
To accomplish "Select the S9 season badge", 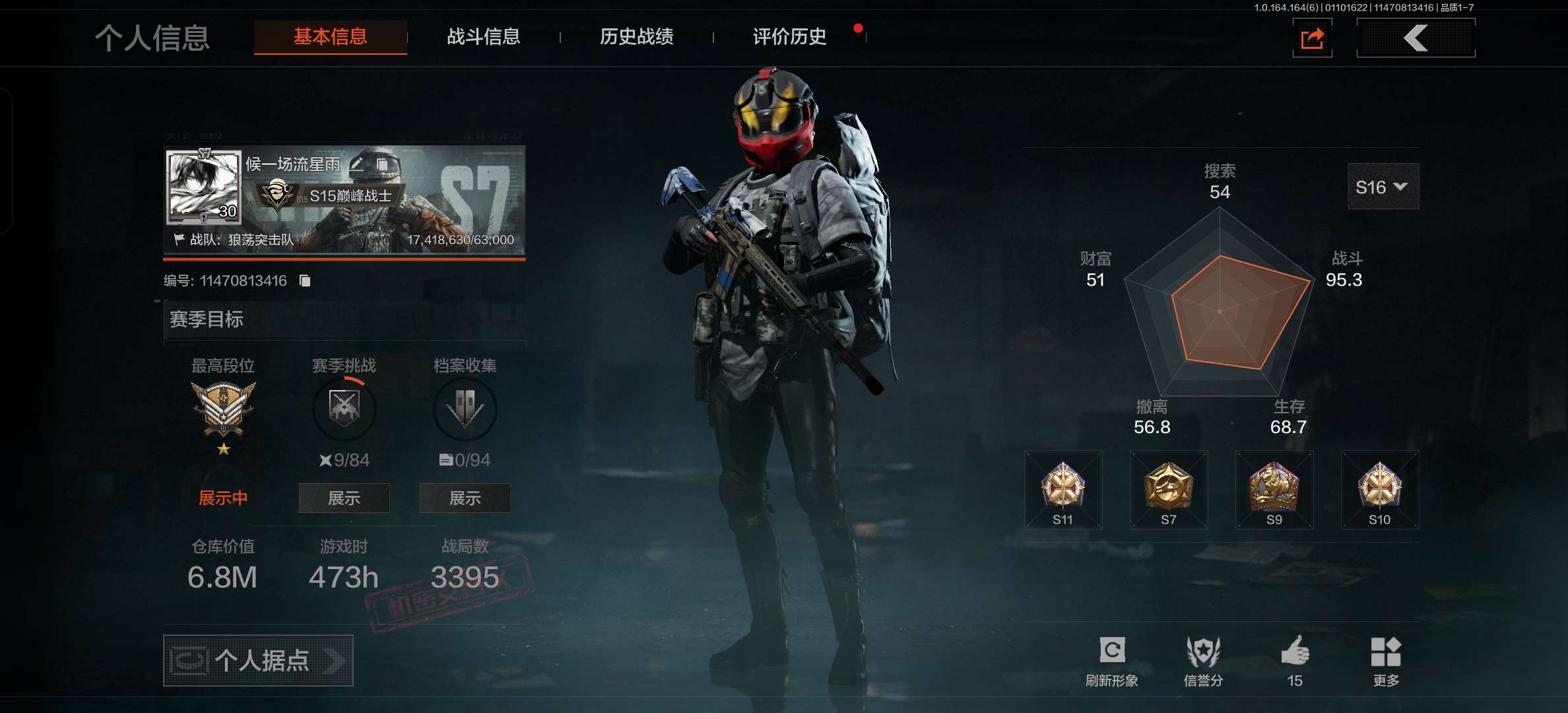I will 1274,490.
